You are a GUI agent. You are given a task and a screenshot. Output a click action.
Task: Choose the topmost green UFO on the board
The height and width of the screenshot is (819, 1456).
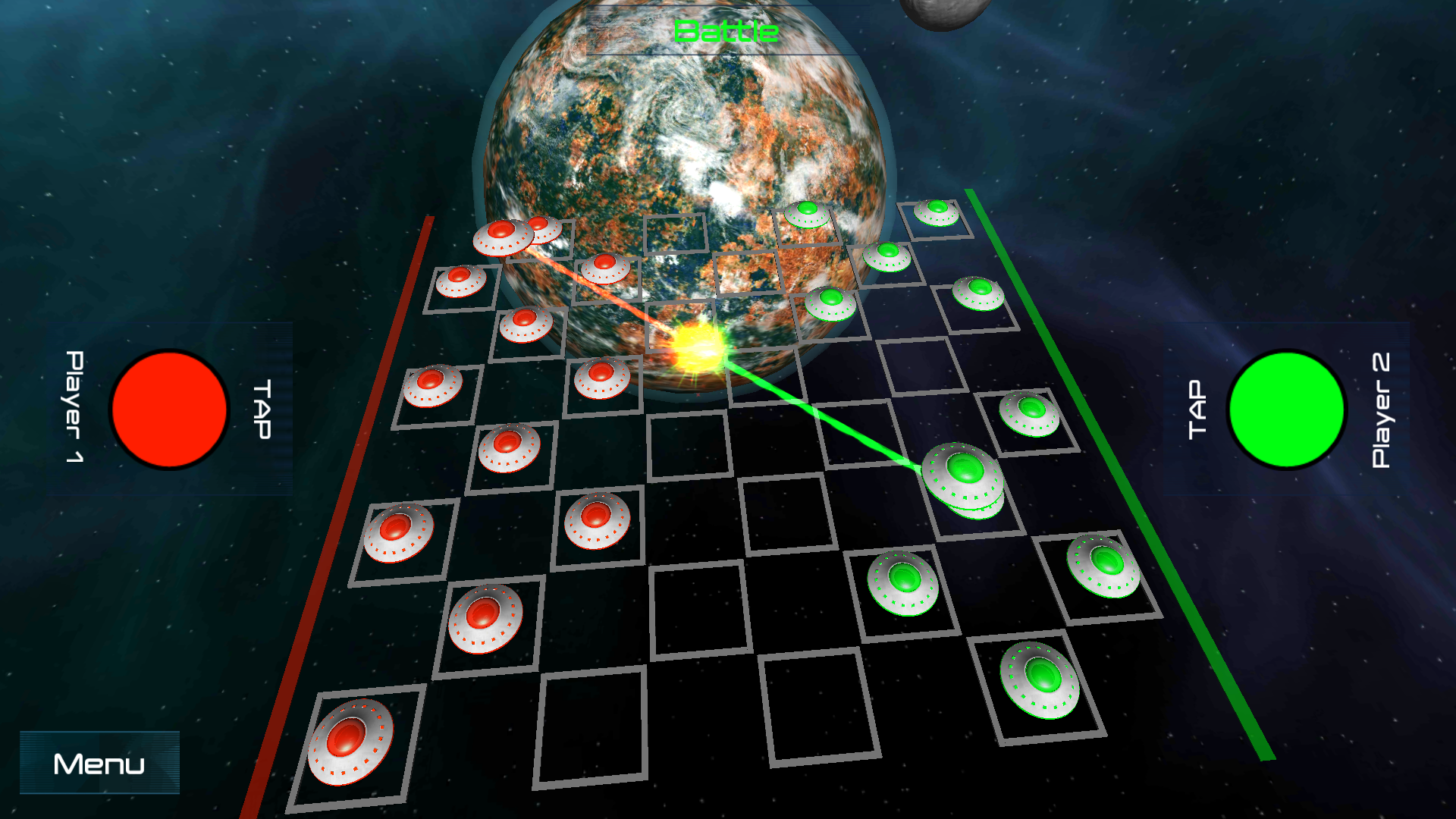point(937,212)
